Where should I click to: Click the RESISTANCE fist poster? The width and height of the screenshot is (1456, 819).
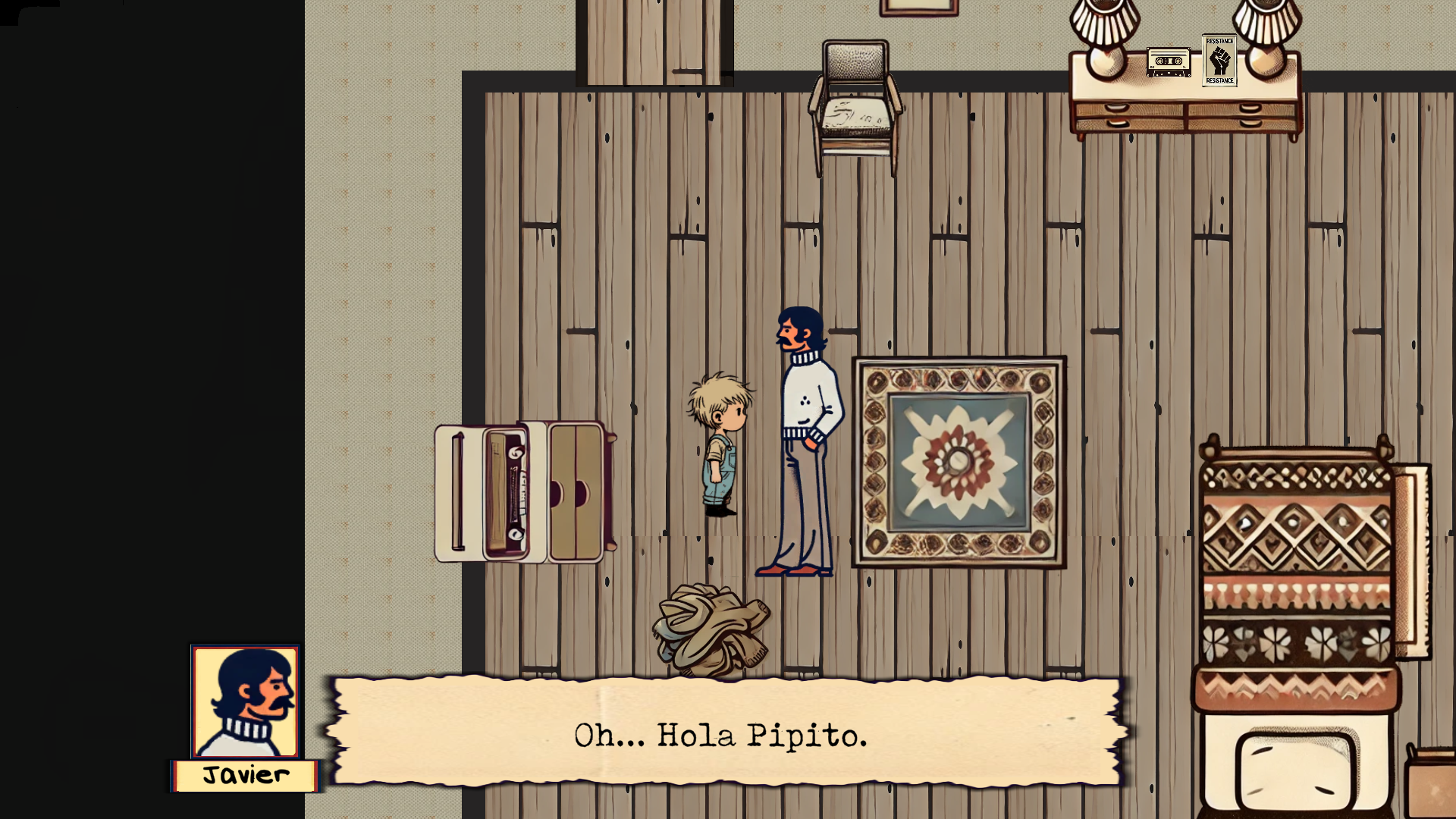(x=1220, y=63)
